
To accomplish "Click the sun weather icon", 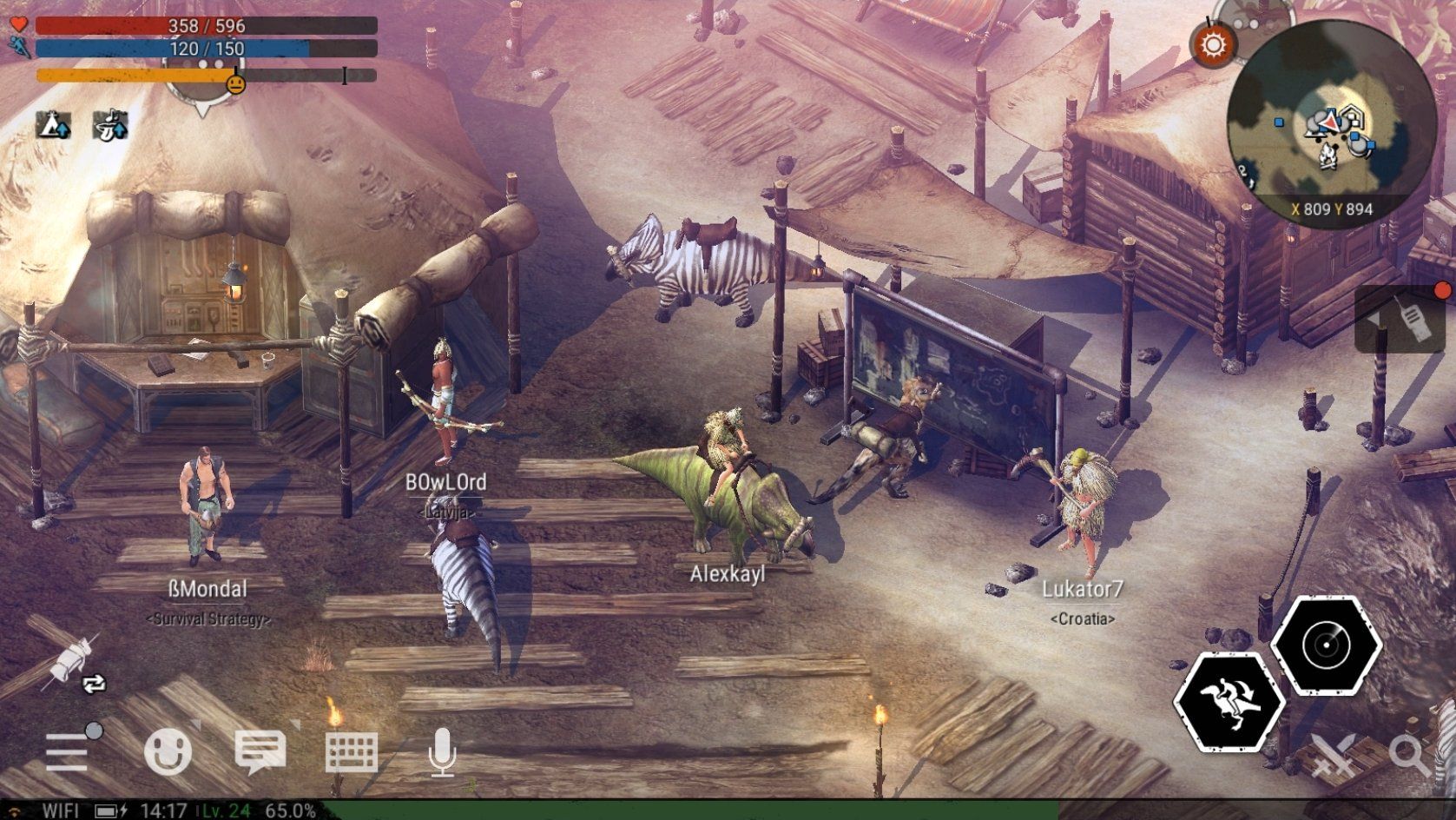I will pos(1213,43).
